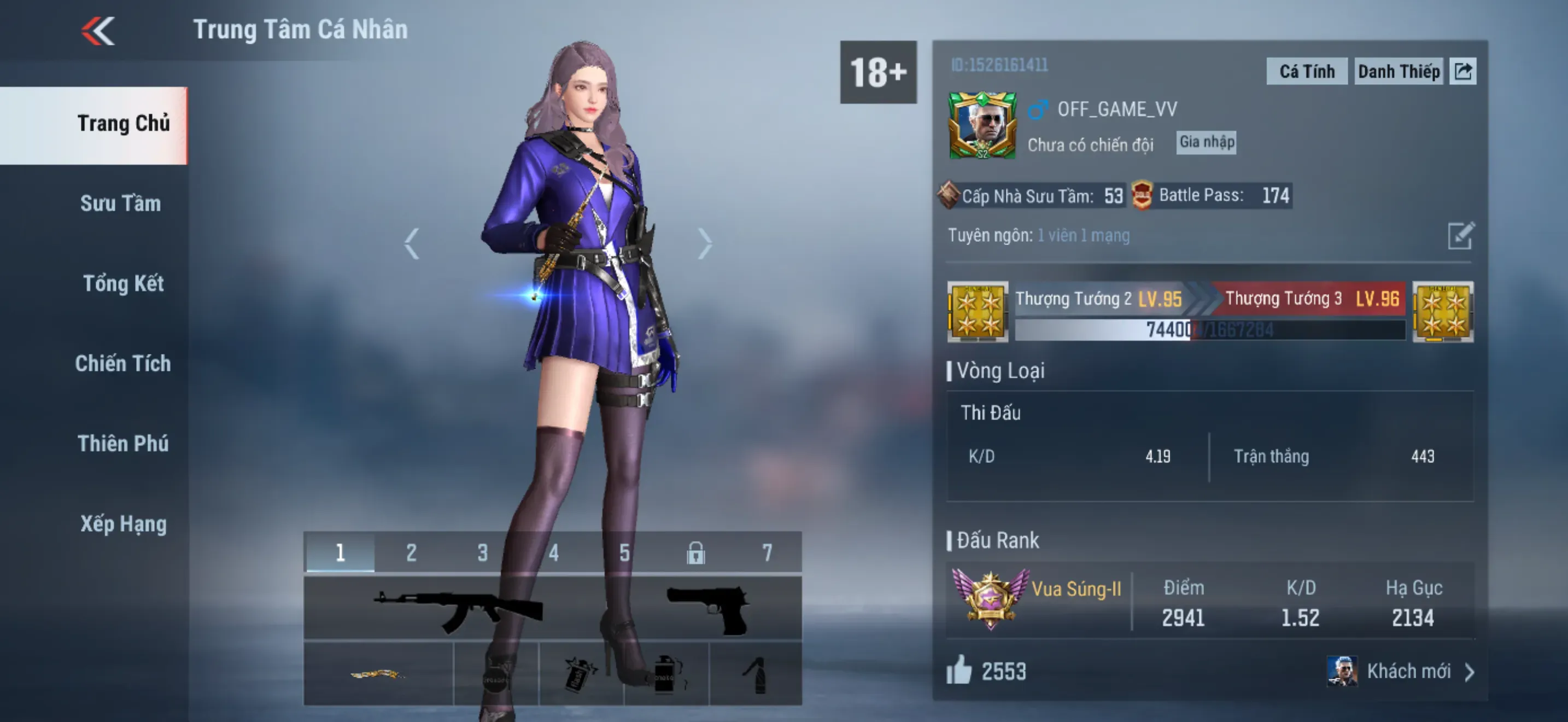Switch to loadout slot 2
The height and width of the screenshot is (722, 1568).
tap(412, 553)
